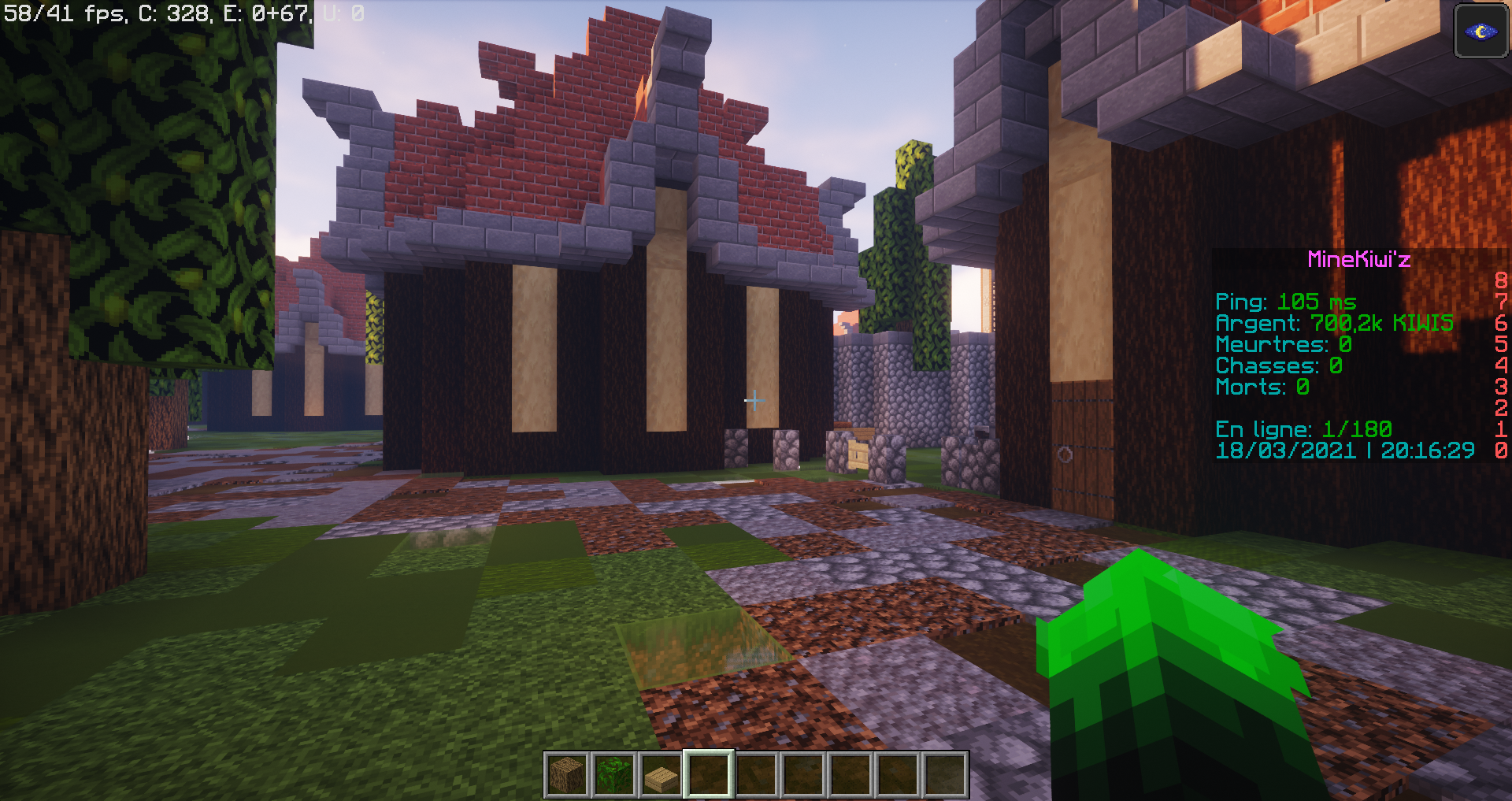The image size is (1512, 801).
Task: Pick the wooden slab hotbar slot
Action: pyautogui.click(x=661, y=775)
